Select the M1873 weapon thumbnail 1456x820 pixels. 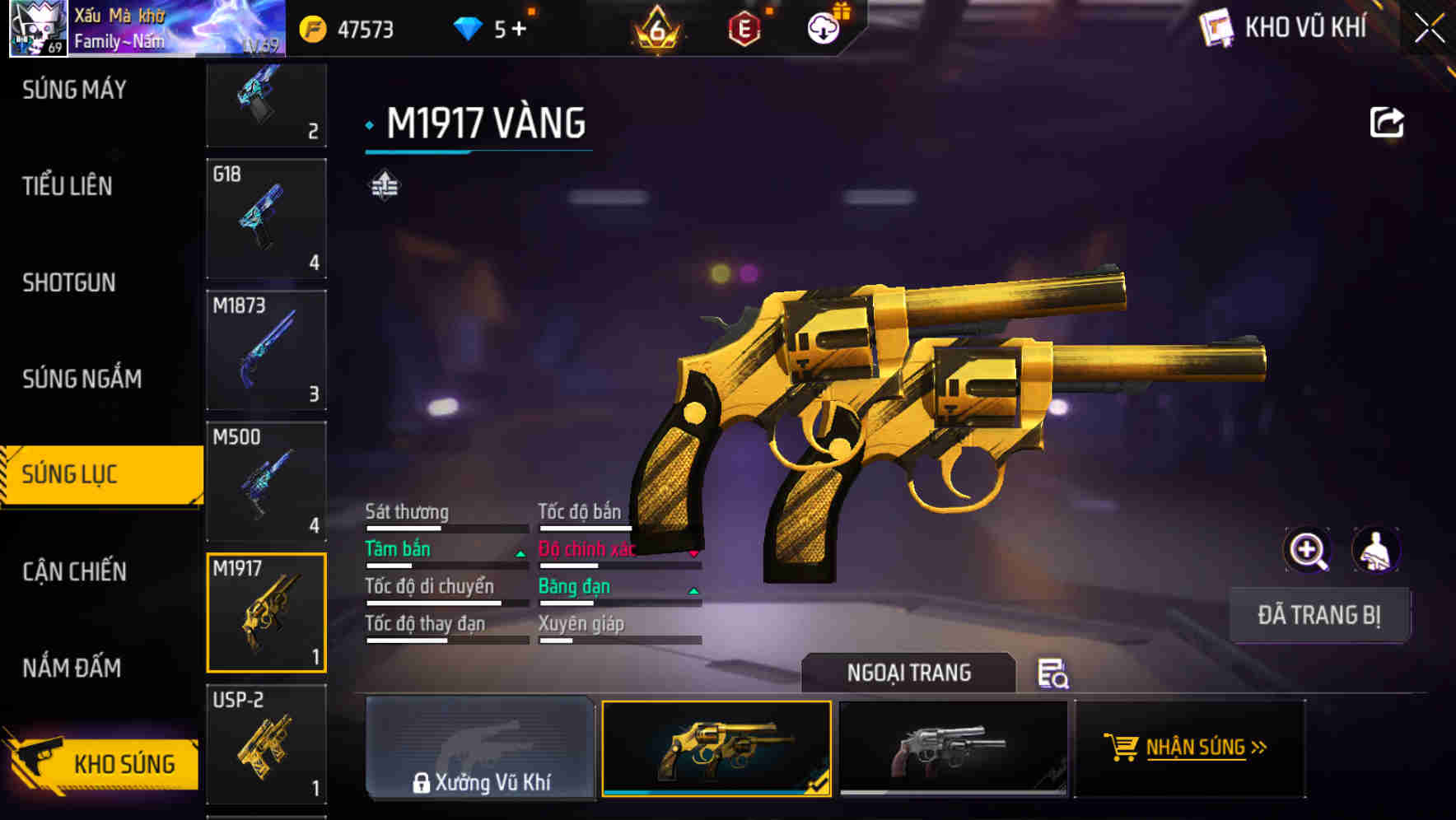coord(266,349)
